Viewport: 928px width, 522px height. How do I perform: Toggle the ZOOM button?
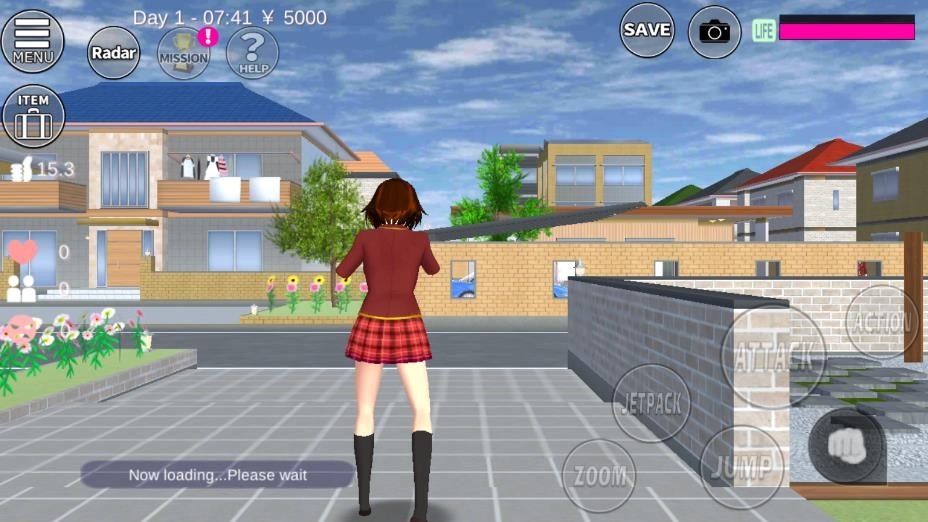(599, 476)
